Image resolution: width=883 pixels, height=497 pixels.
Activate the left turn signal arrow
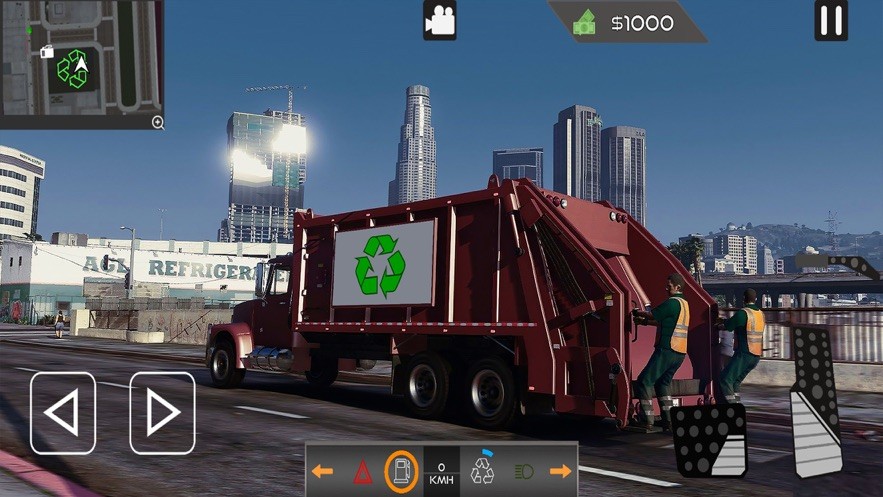(322, 471)
